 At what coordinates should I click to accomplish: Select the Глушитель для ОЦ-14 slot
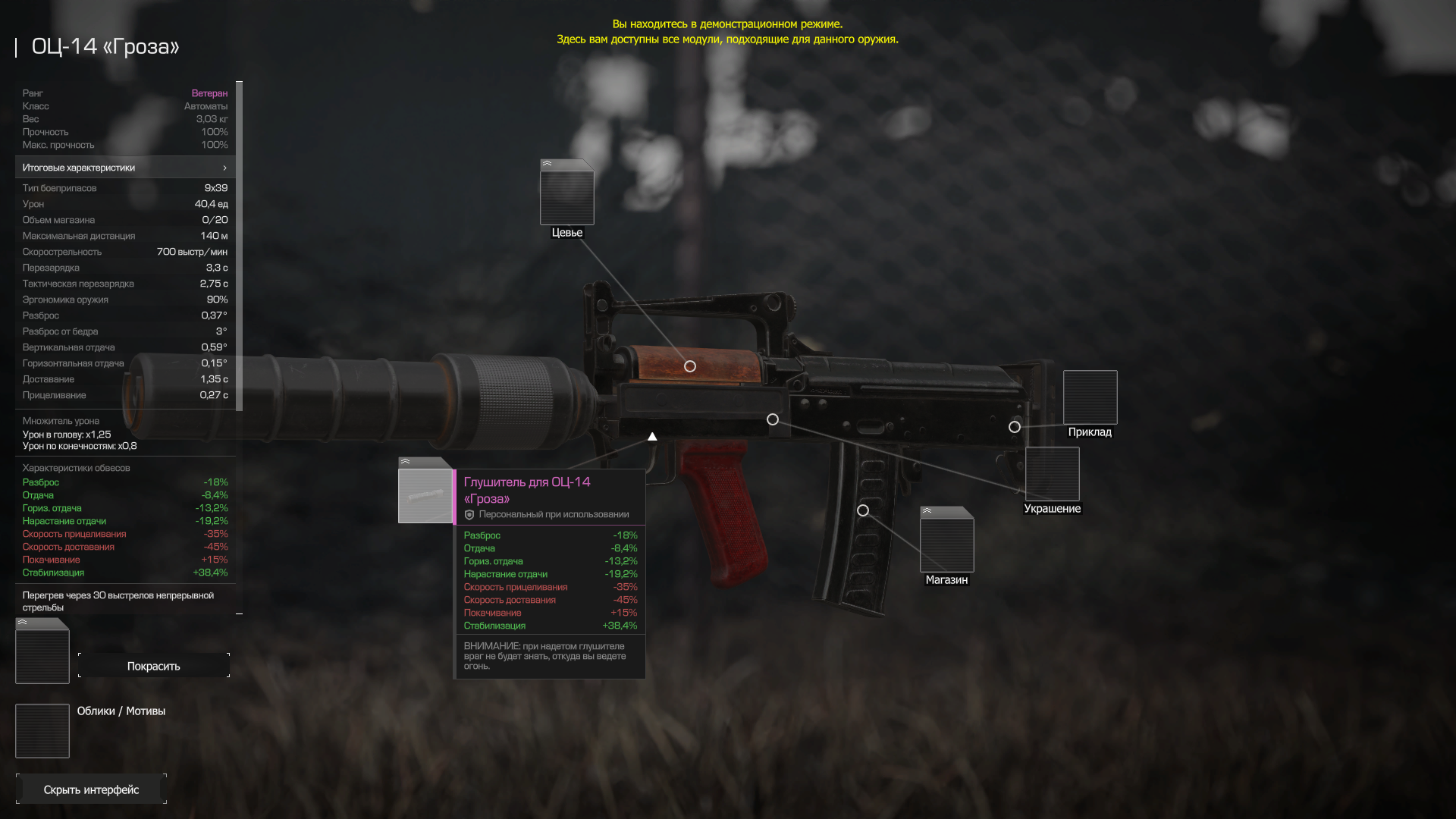[425, 494]
